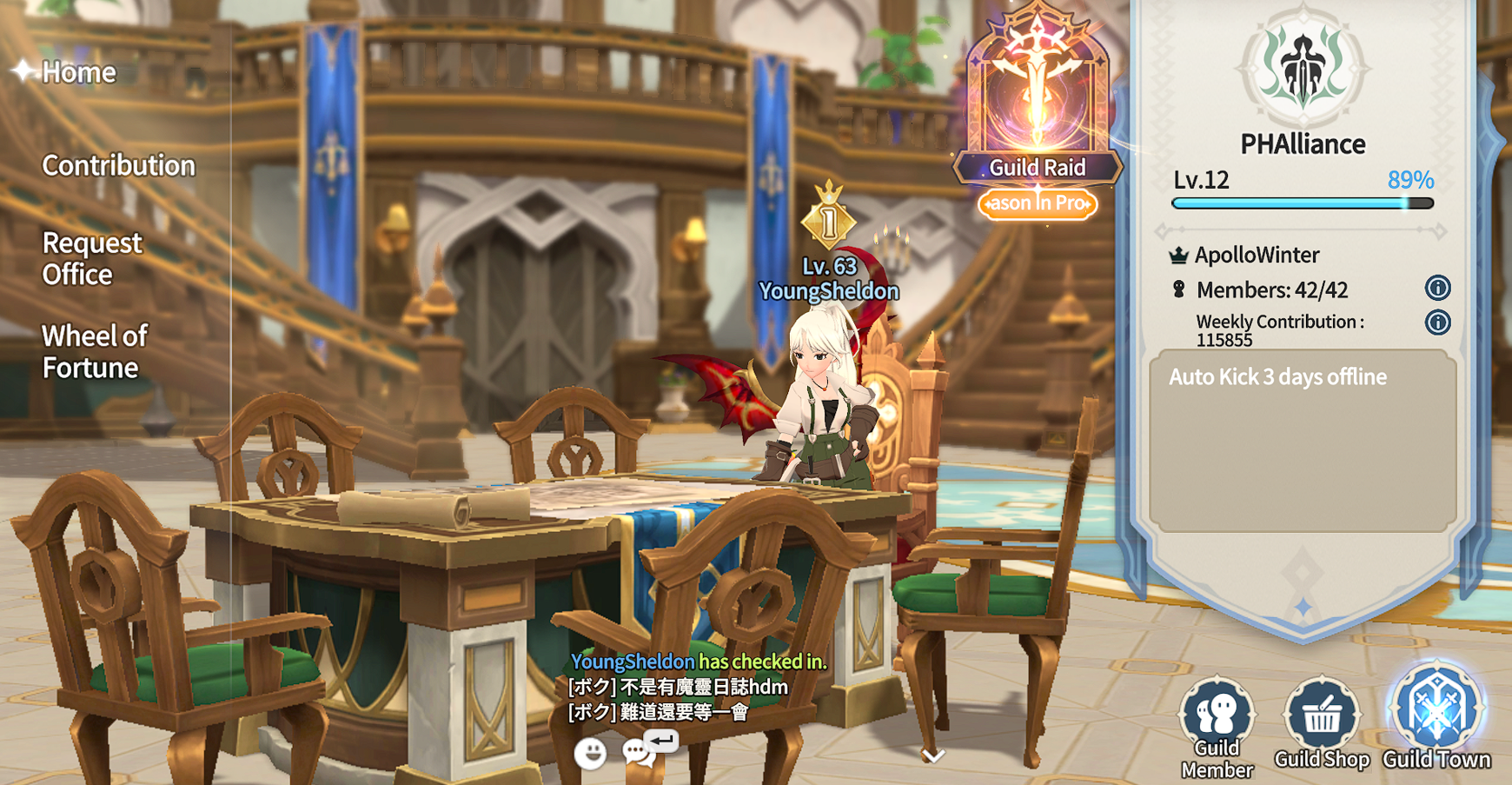Go to Guild Town
The width and height of the screenshot is (1512, 785).
pos(1436,717)
